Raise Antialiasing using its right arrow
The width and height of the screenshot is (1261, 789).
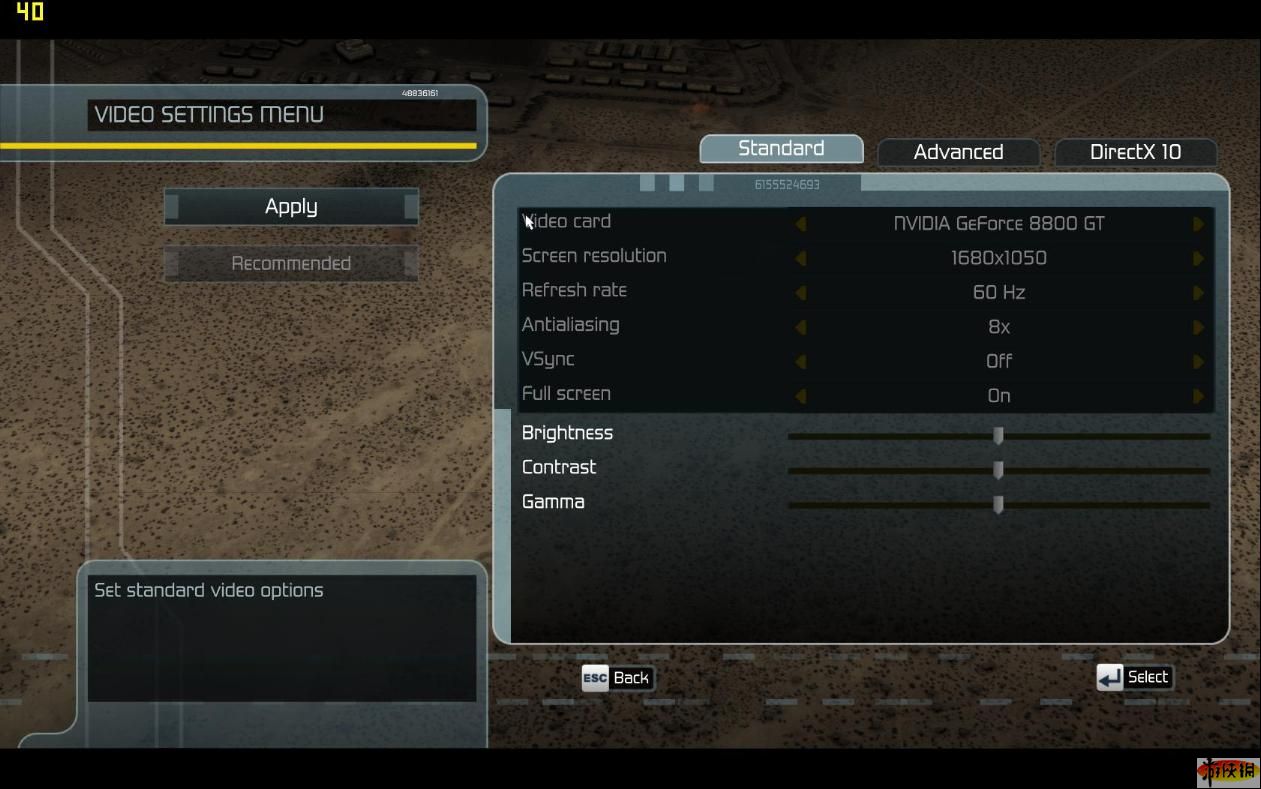point(1198,327)
